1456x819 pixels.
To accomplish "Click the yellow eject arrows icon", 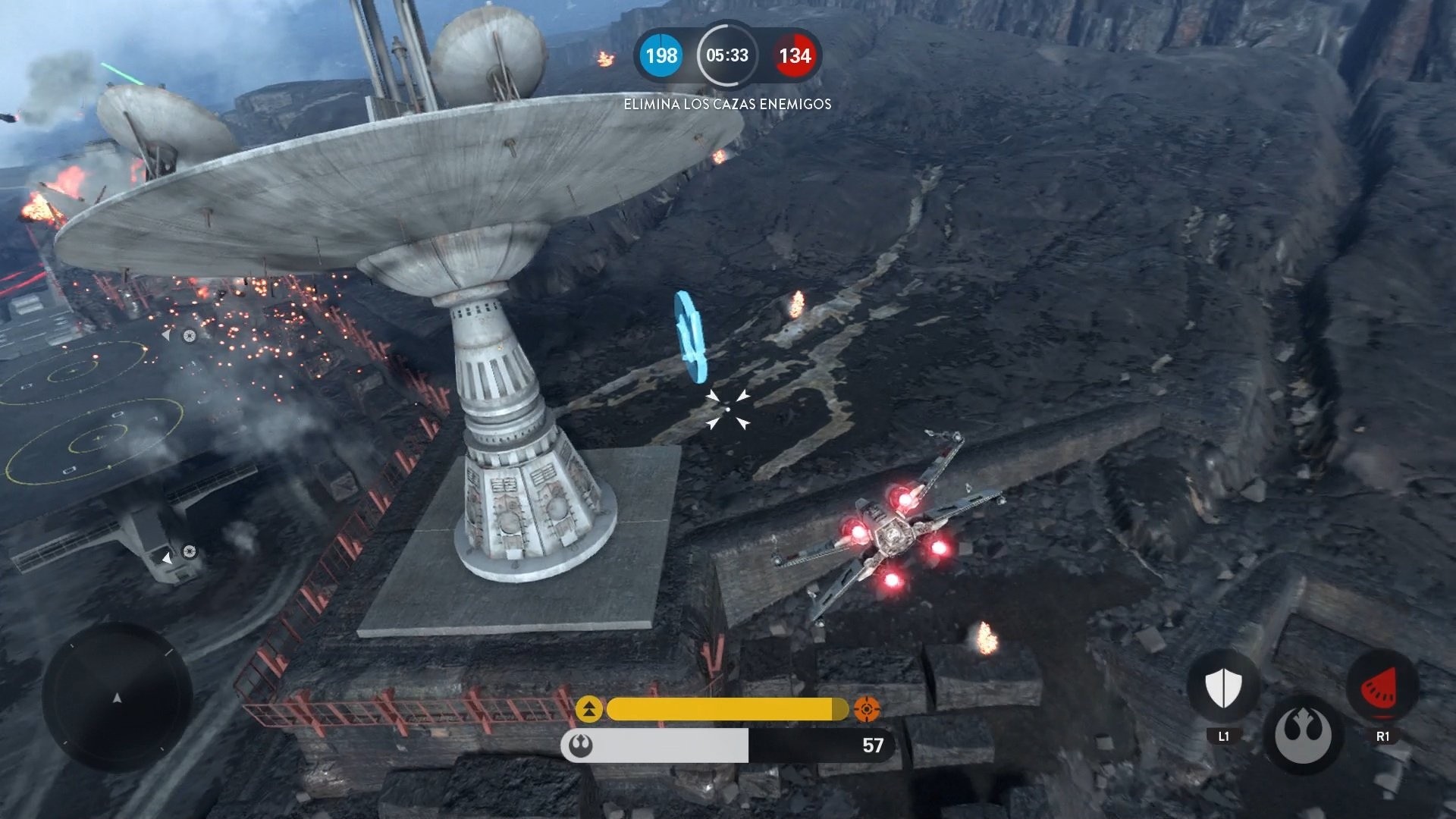I will tap(591, 710).
